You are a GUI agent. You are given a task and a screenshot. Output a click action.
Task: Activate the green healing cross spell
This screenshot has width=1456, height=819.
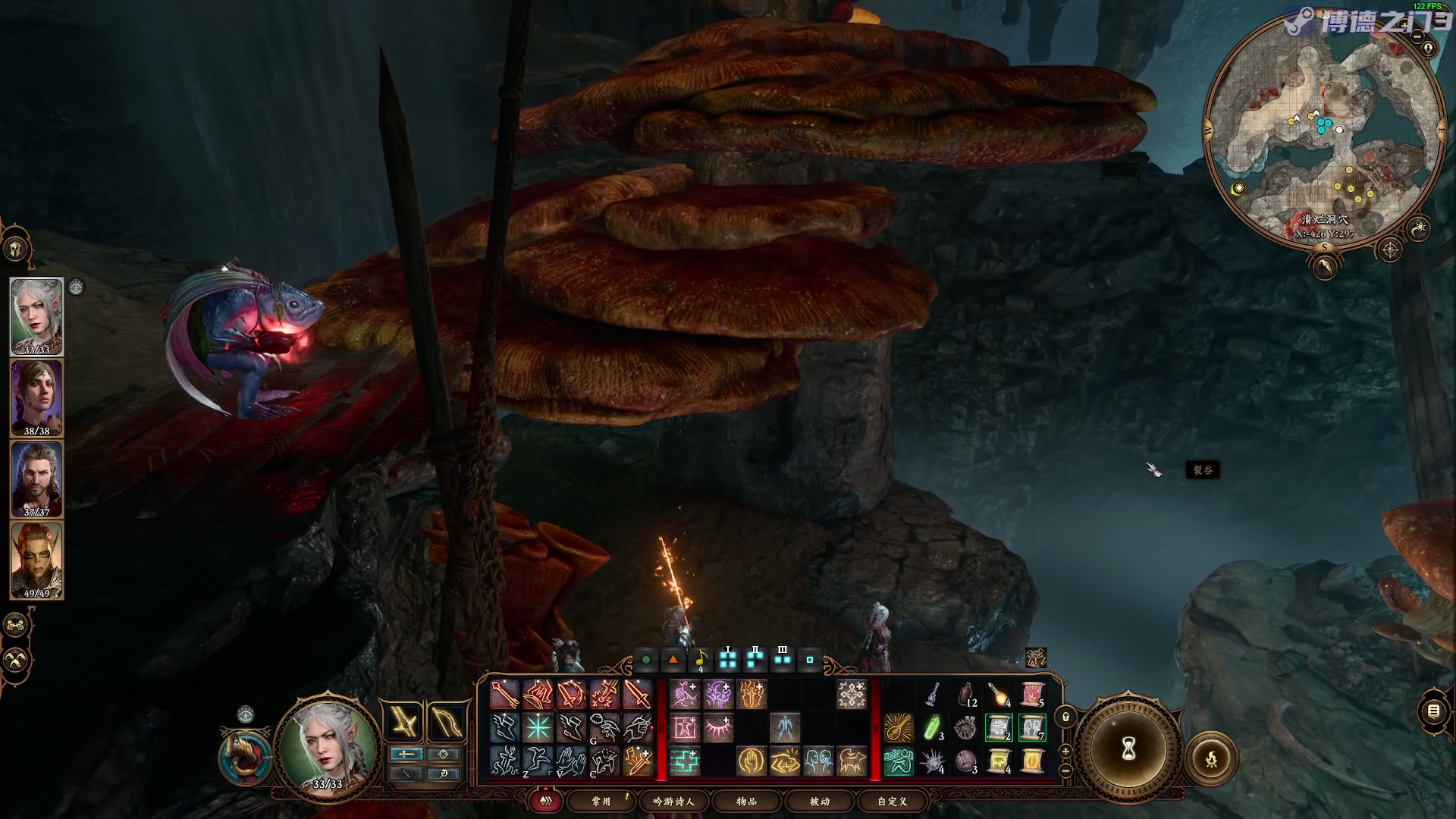[684, 761]
